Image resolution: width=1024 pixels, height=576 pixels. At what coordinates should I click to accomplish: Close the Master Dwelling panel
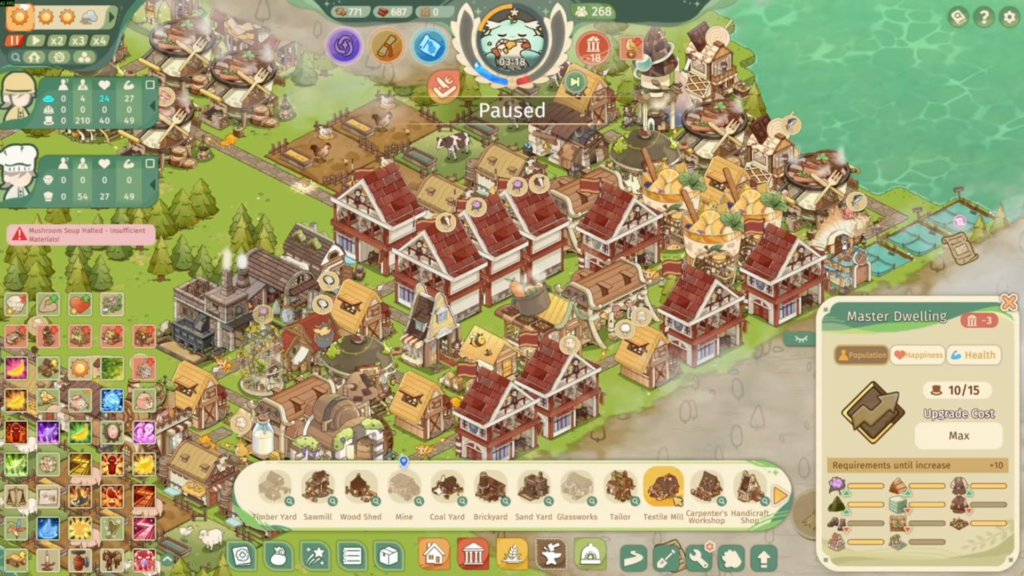click(1008, 301)
